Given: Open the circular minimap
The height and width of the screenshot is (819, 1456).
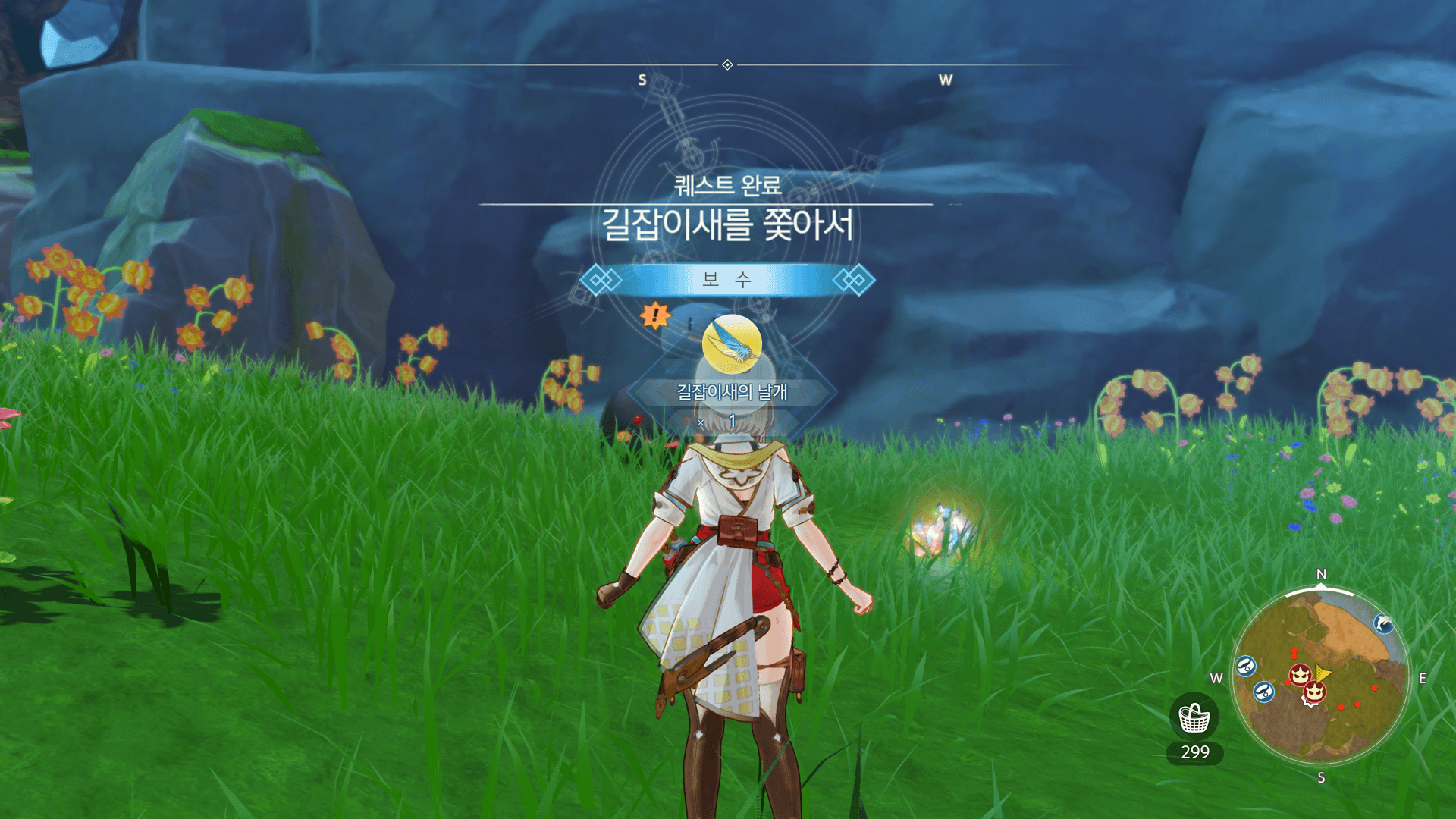Looking at the screenshot, I should (x=1320, y=676).
